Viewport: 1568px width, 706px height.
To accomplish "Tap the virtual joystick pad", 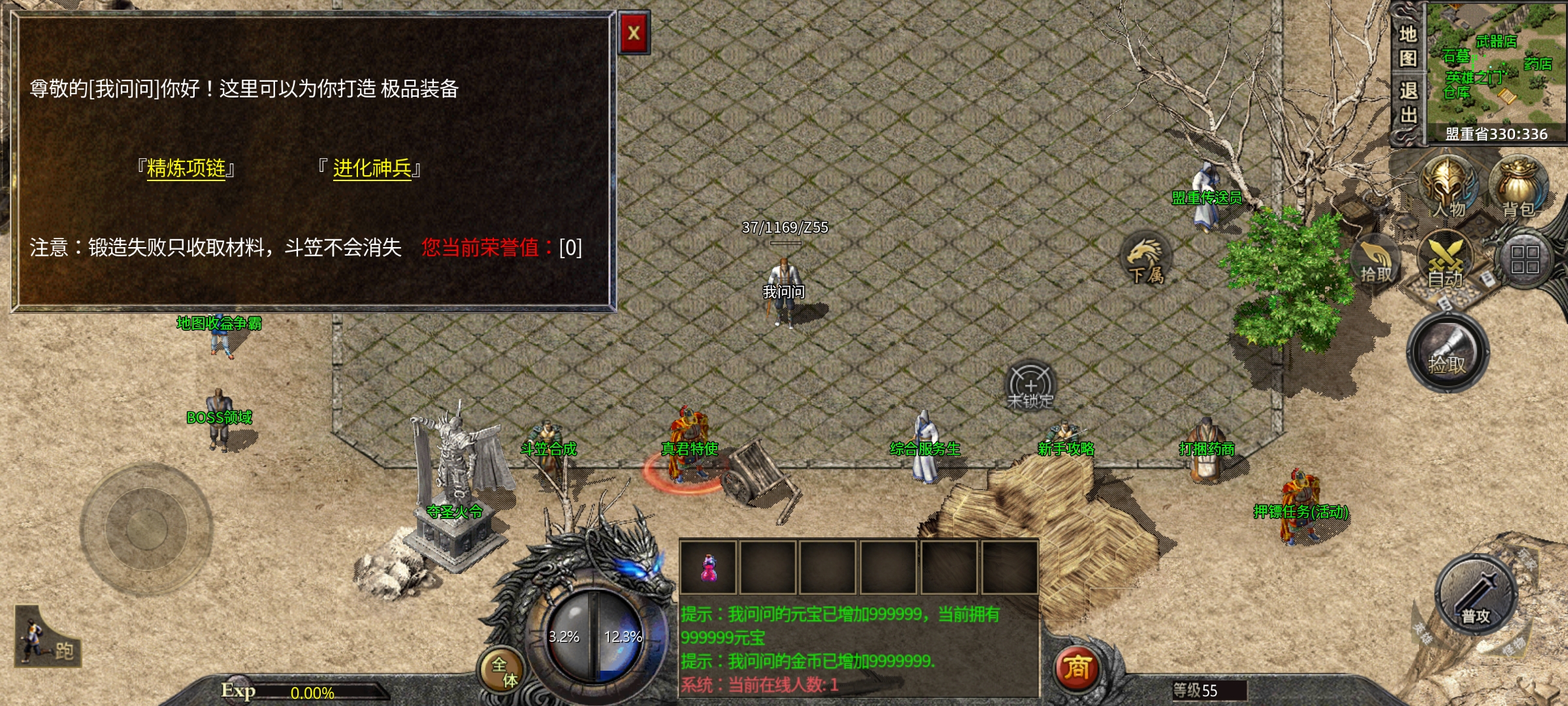I will pos(146,528).
